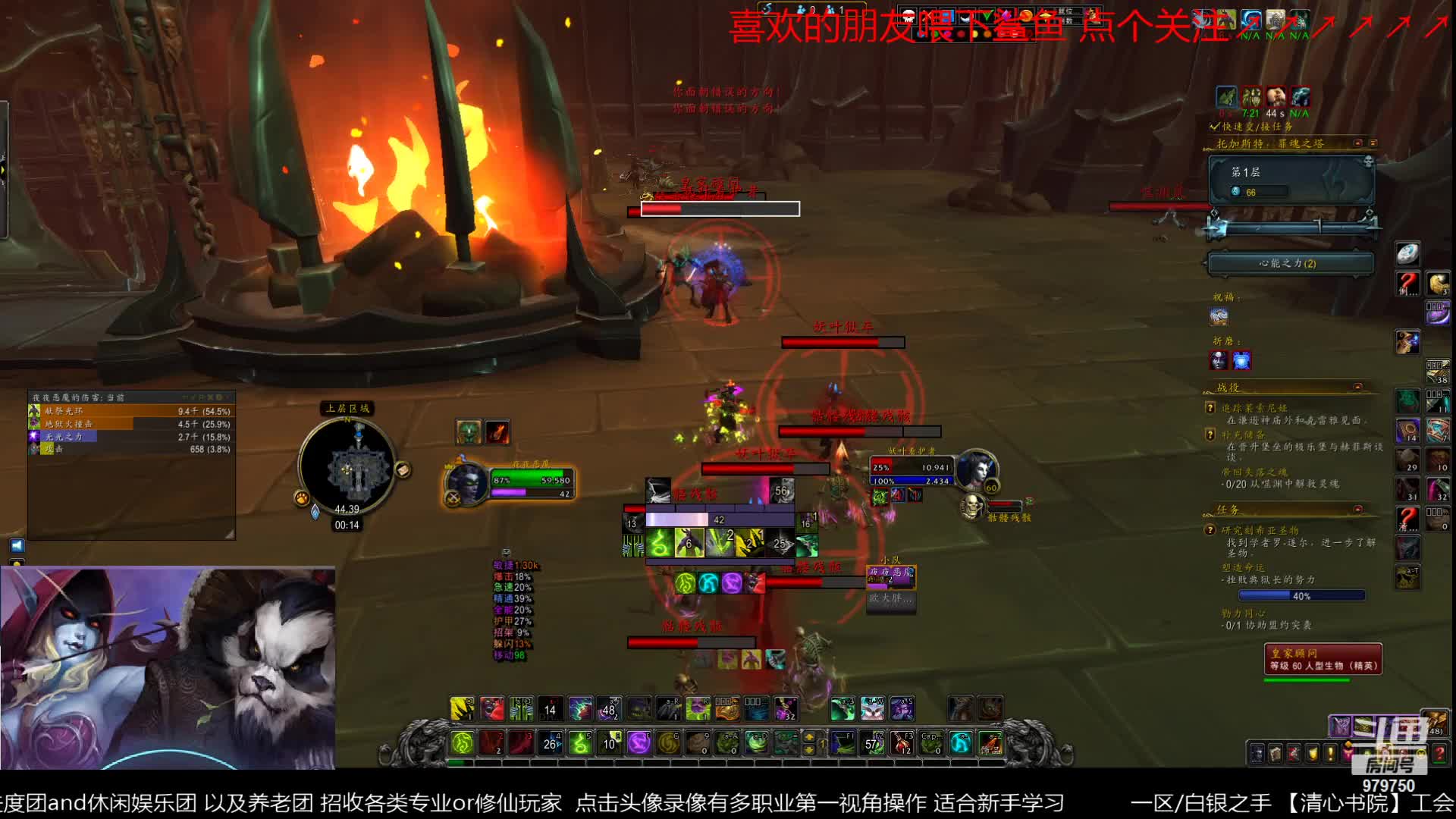Screen dimensions: 1456x819
Task: Use the yellow spiked ability on upper bar
Action: pyautogui.click(x=462, y=709)
